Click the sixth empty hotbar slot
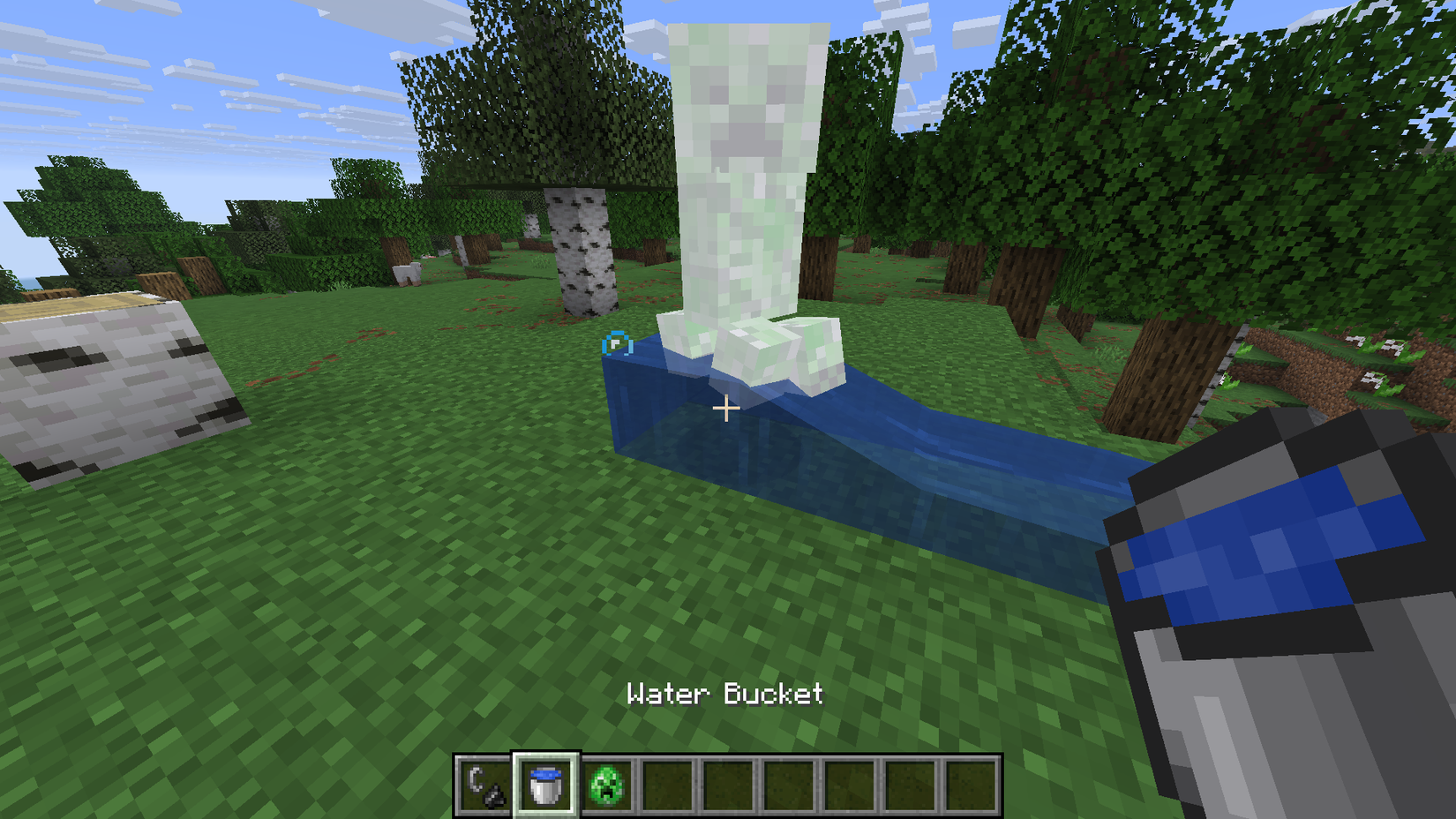Image resolution: width=1456 pixels, height=819 pixels. (791, 784)
